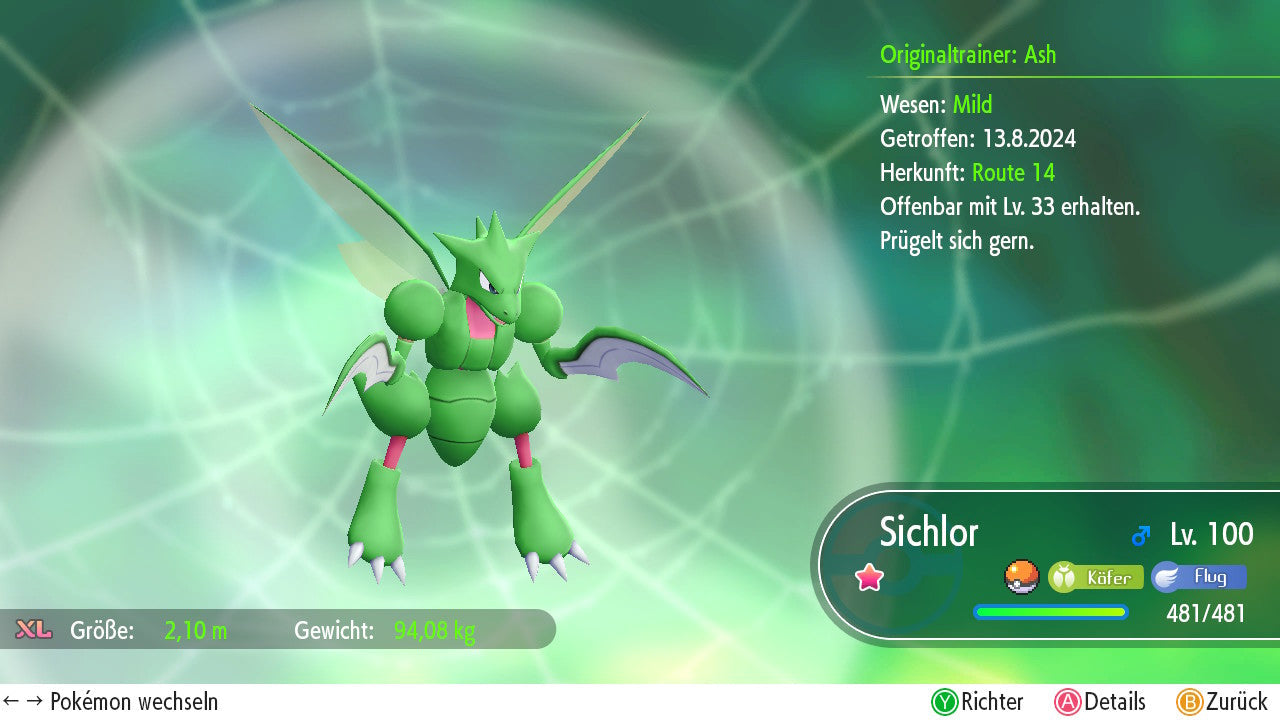Image resolution: width=1280 pixels, height=720 pixels.
Task: Open the Richter judge function
Action: (x=978, y=702)
